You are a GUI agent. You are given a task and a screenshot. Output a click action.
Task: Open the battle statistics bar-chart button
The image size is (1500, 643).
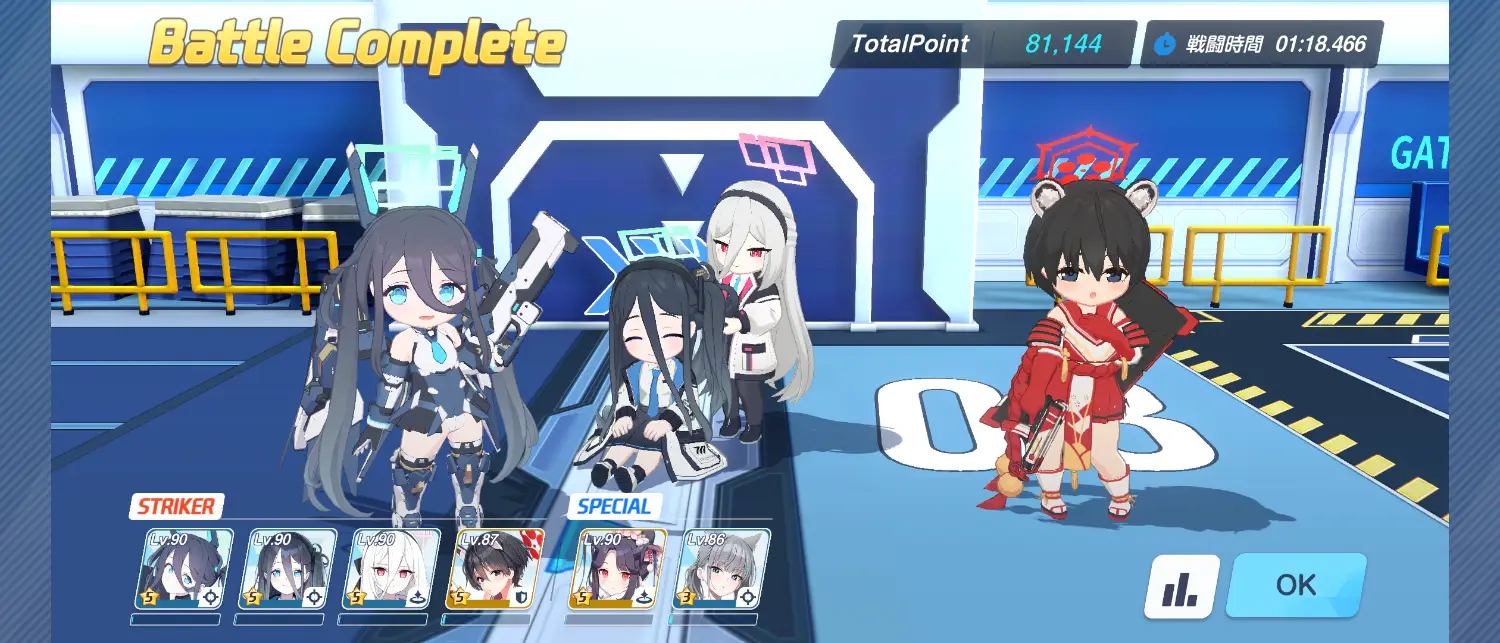[x=1181, y=587]
